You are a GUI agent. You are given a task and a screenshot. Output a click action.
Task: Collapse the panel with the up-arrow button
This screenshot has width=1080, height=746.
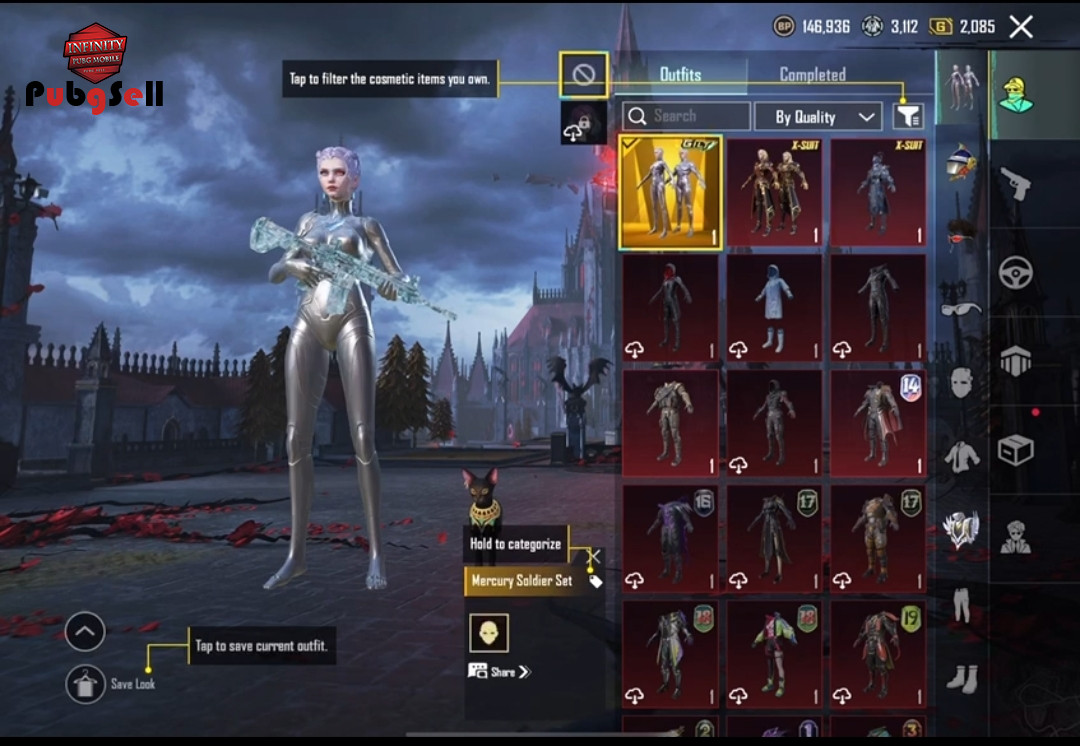(85, 631)
